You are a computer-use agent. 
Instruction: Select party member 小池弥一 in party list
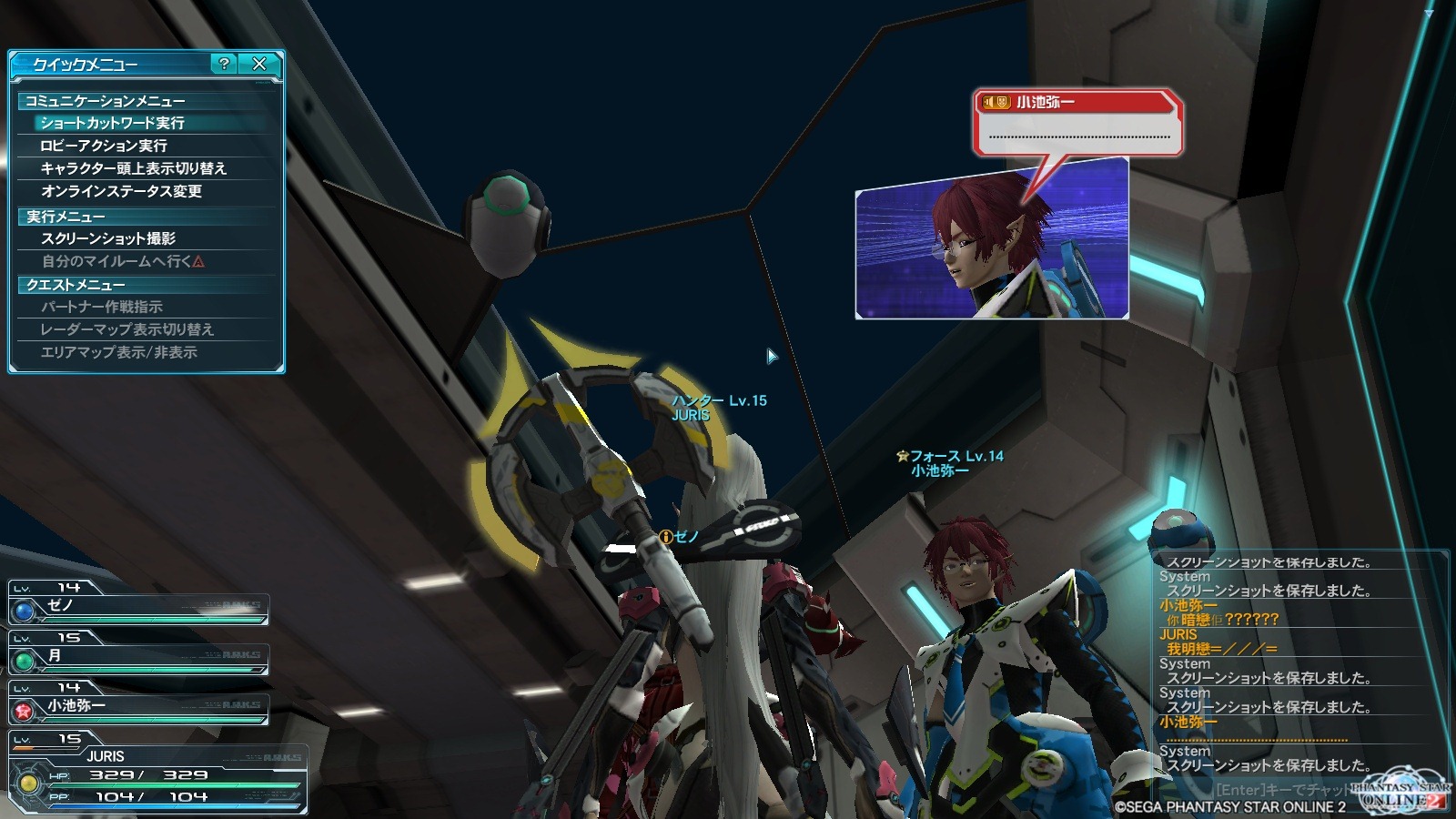138,705
